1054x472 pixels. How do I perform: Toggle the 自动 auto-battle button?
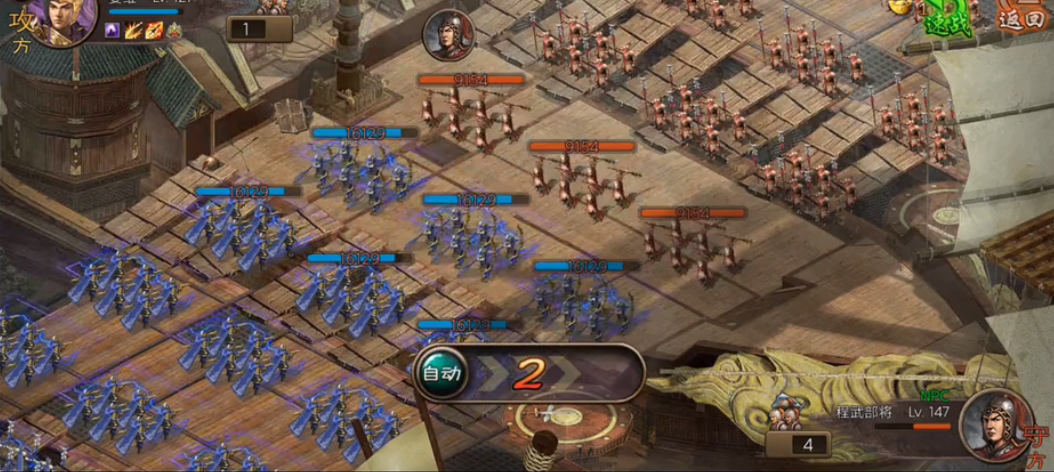click(x=442, y=374)
